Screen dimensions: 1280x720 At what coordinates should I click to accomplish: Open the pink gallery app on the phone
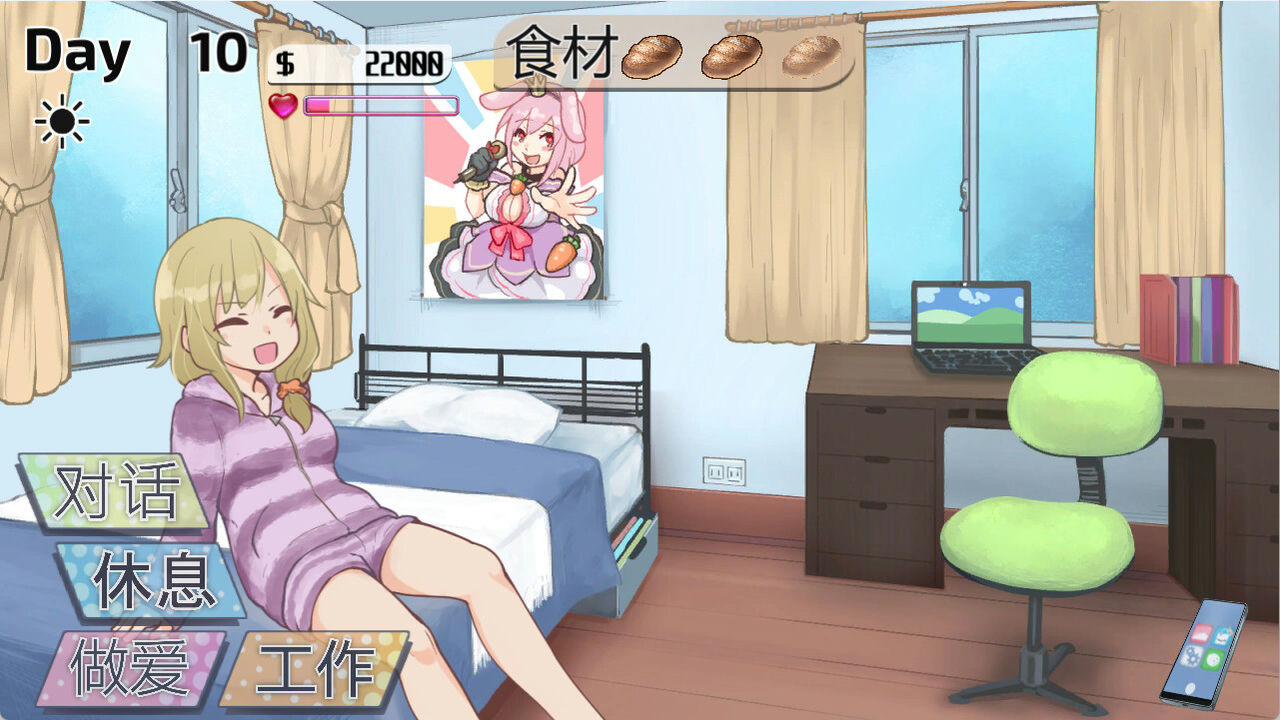tap(1201, 633)
